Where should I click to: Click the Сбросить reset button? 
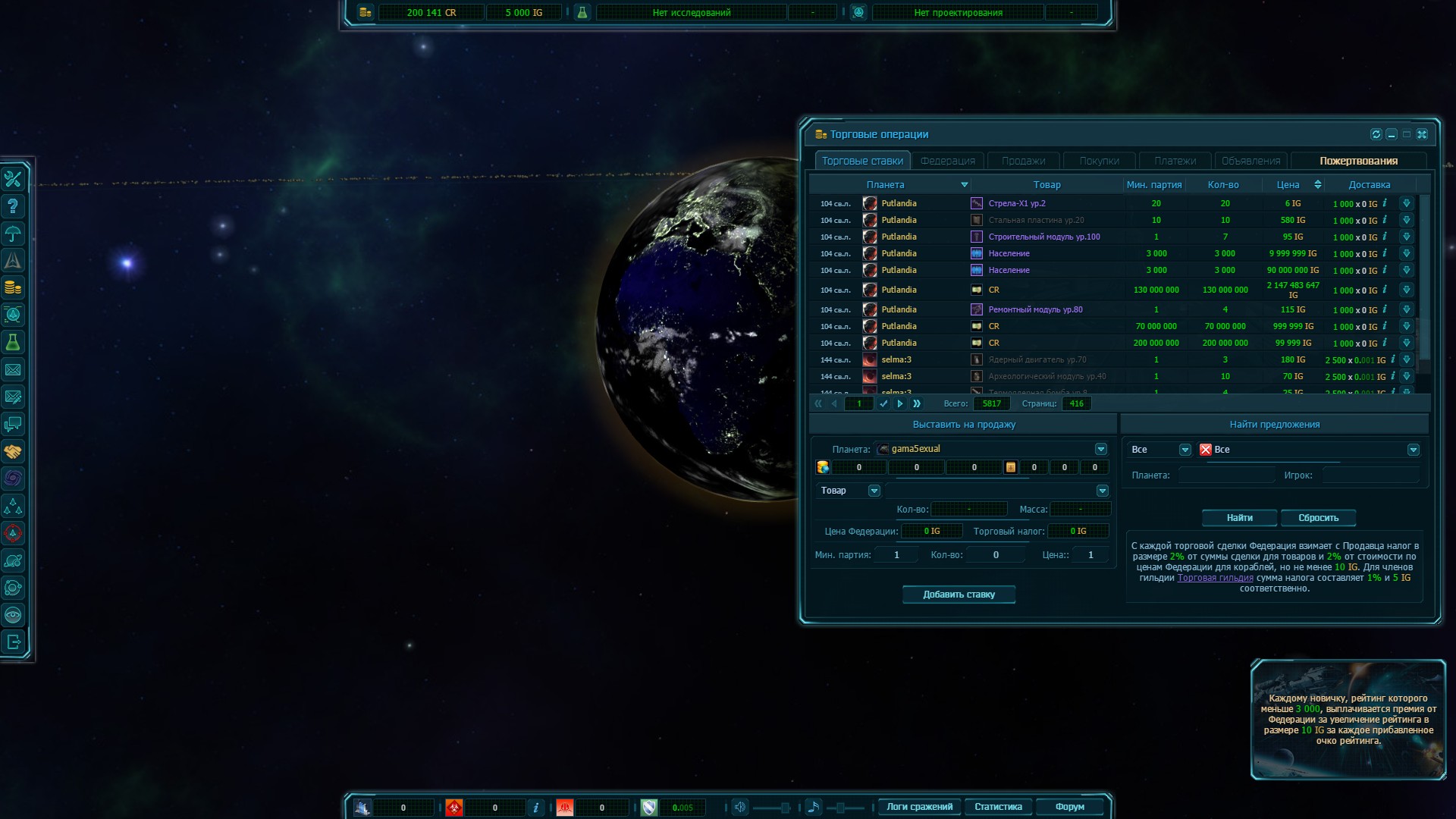point(1318,518)
